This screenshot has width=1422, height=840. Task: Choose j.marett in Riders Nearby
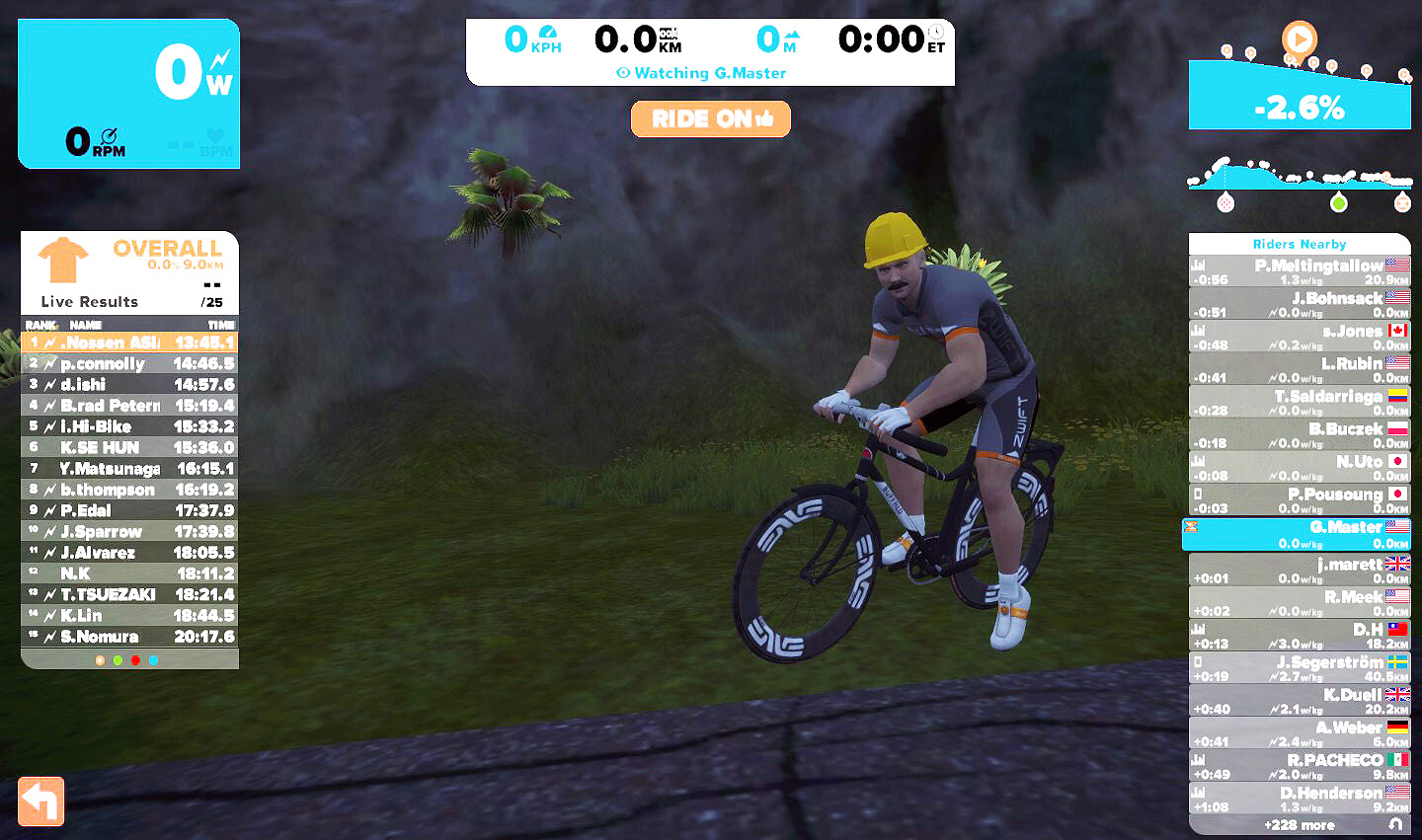coord(1300,571)
